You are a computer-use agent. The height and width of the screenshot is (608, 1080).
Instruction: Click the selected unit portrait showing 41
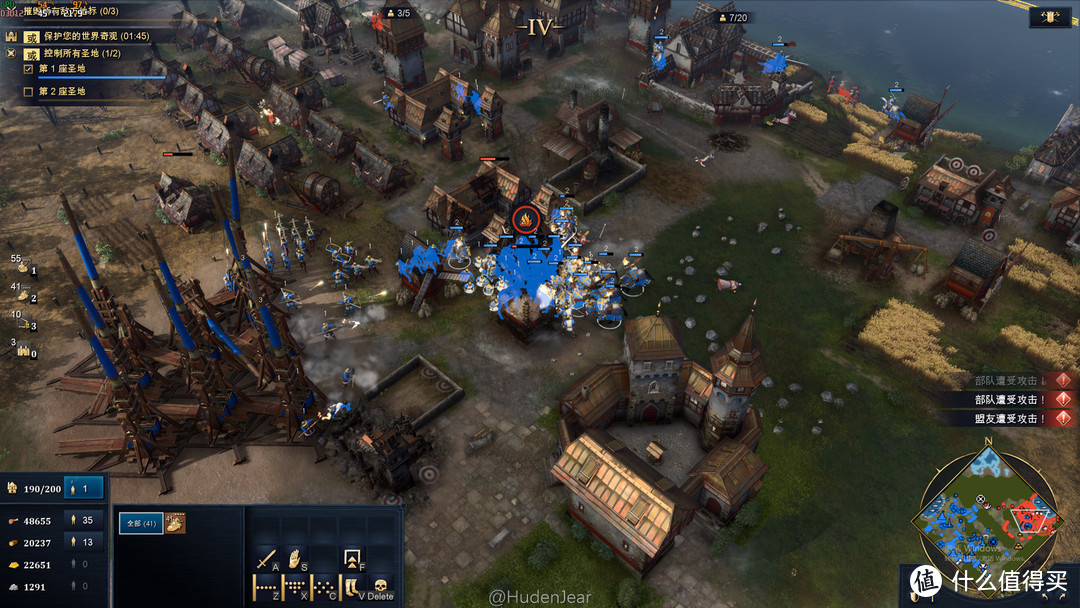tap(175, 521)
